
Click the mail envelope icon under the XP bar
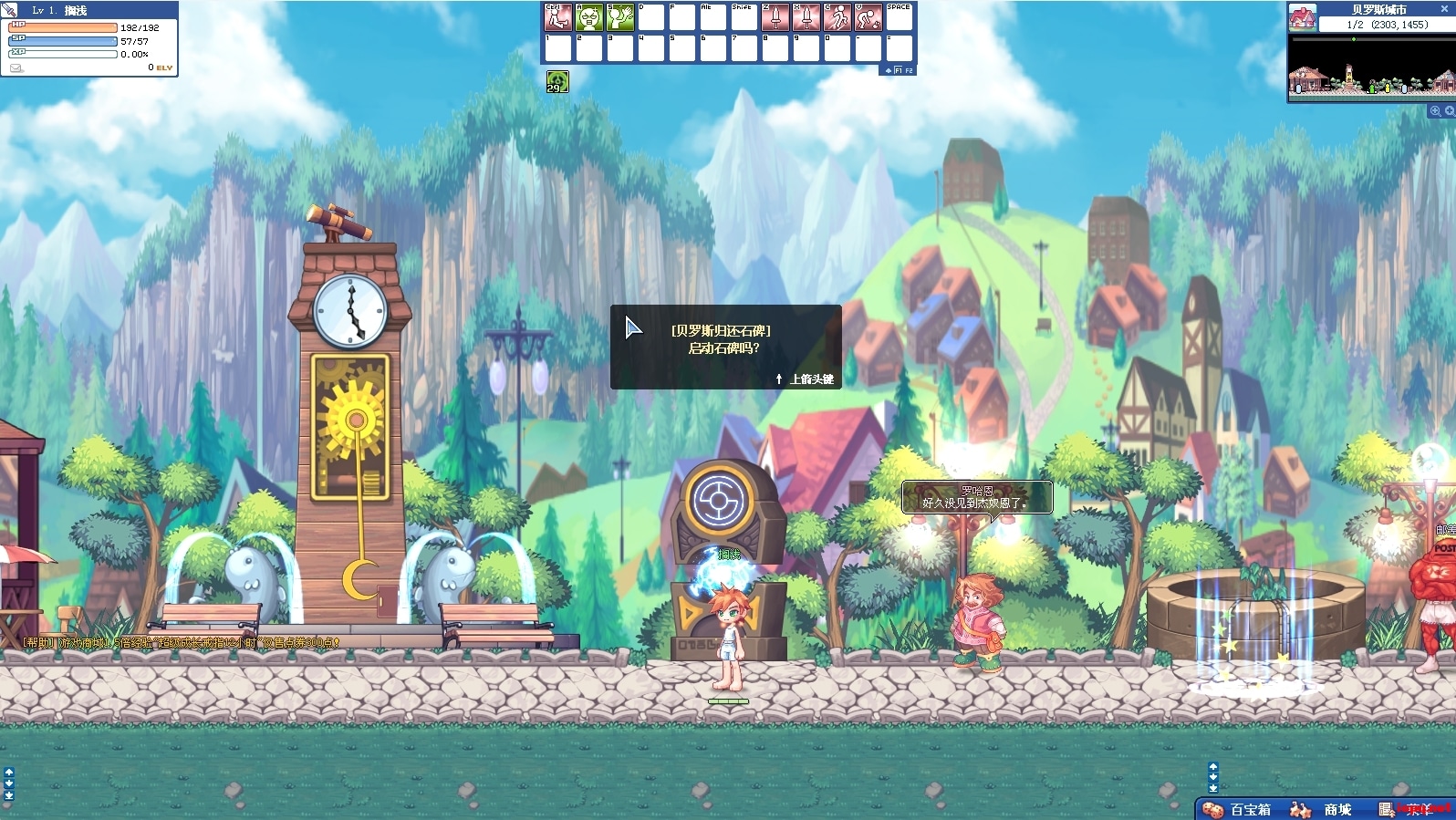click(16, 67)
